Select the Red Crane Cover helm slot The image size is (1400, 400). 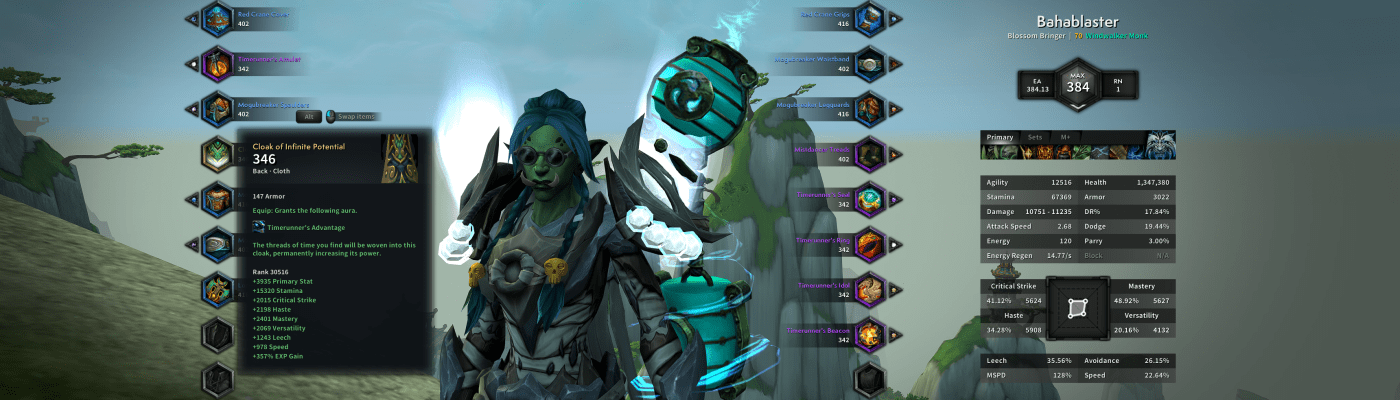[x=217, y=18]
